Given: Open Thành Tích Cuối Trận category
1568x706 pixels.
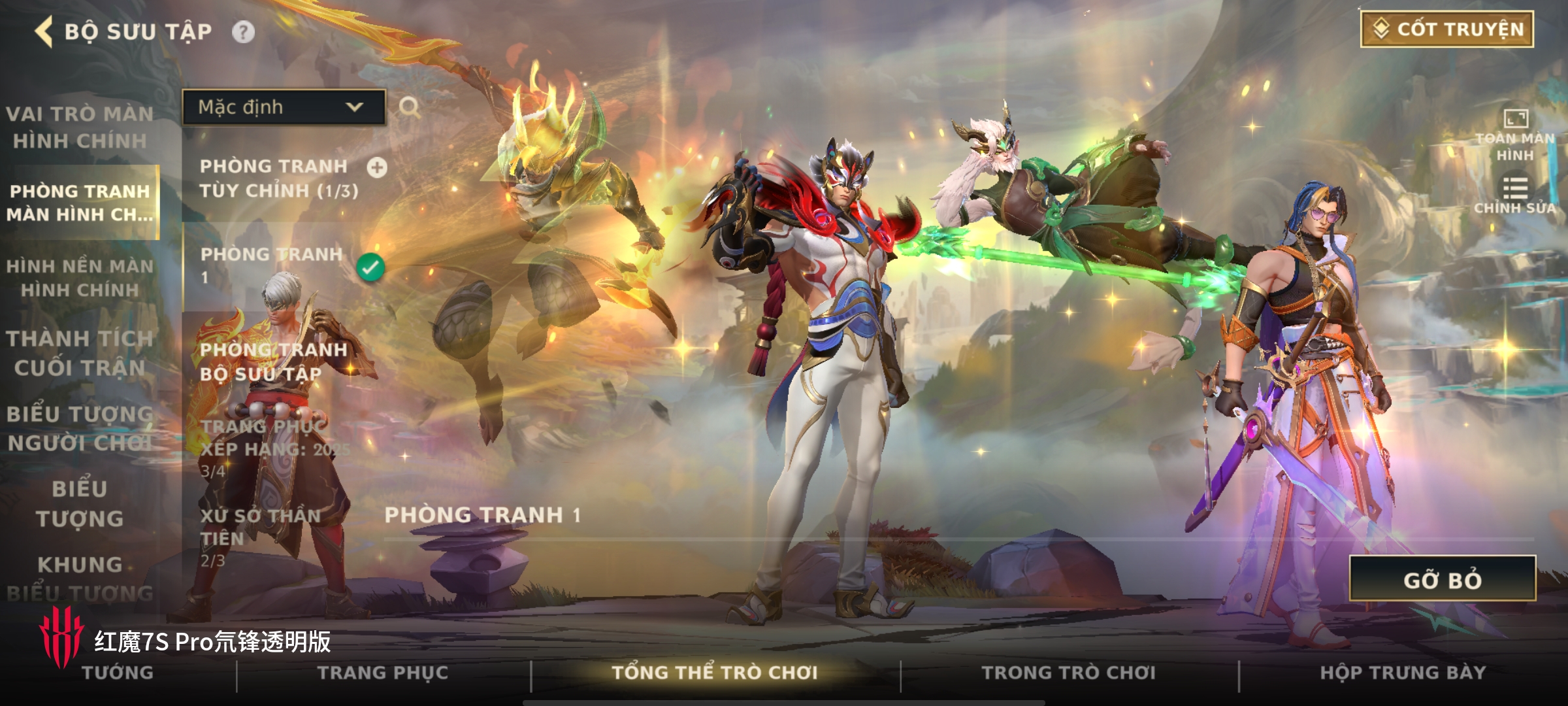Looking at the screenshot, I should (80, 353).
